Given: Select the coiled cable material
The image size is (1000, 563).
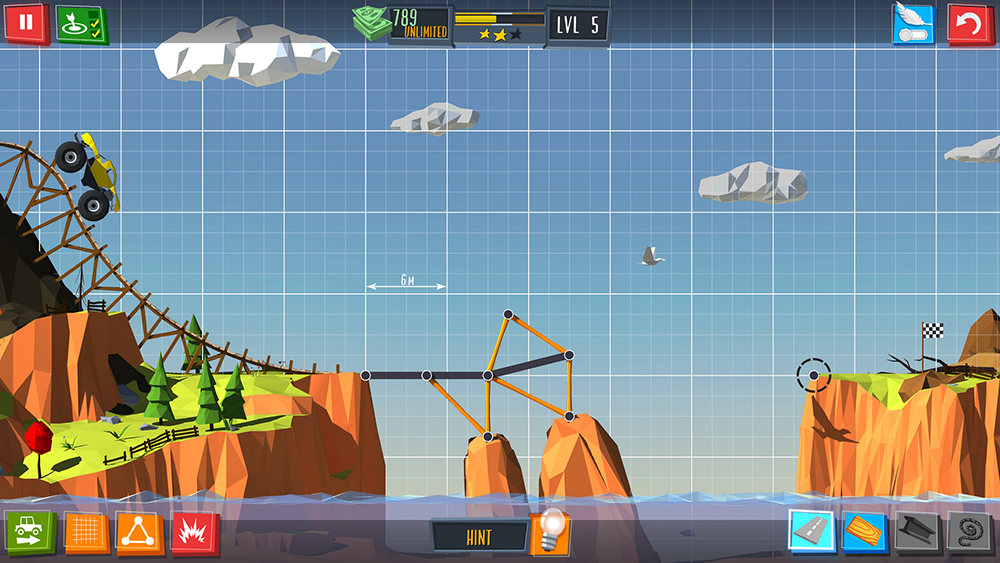Looking at the screenshot, I should point(970,531).
